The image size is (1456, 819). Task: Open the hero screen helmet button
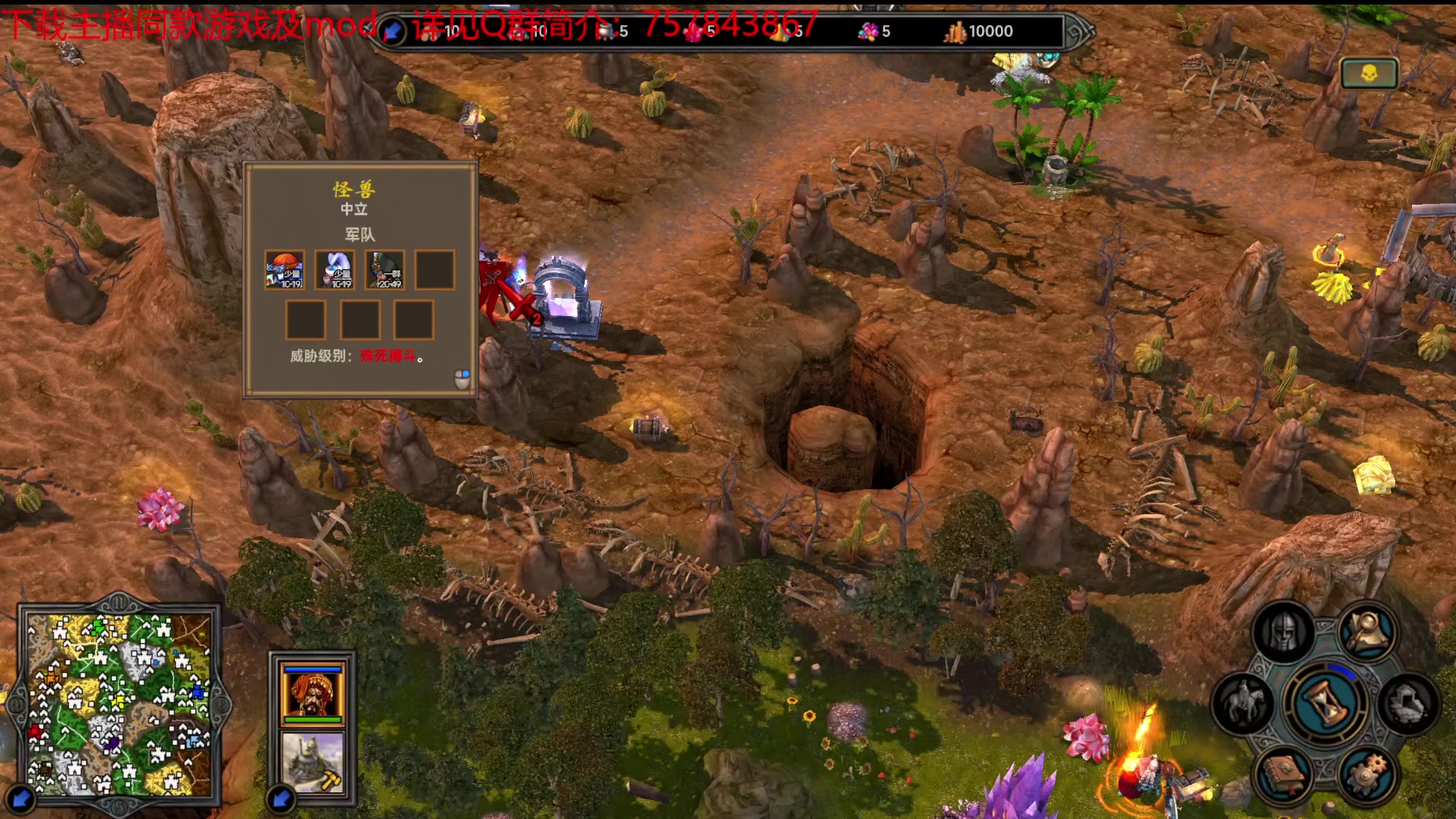1284,633
